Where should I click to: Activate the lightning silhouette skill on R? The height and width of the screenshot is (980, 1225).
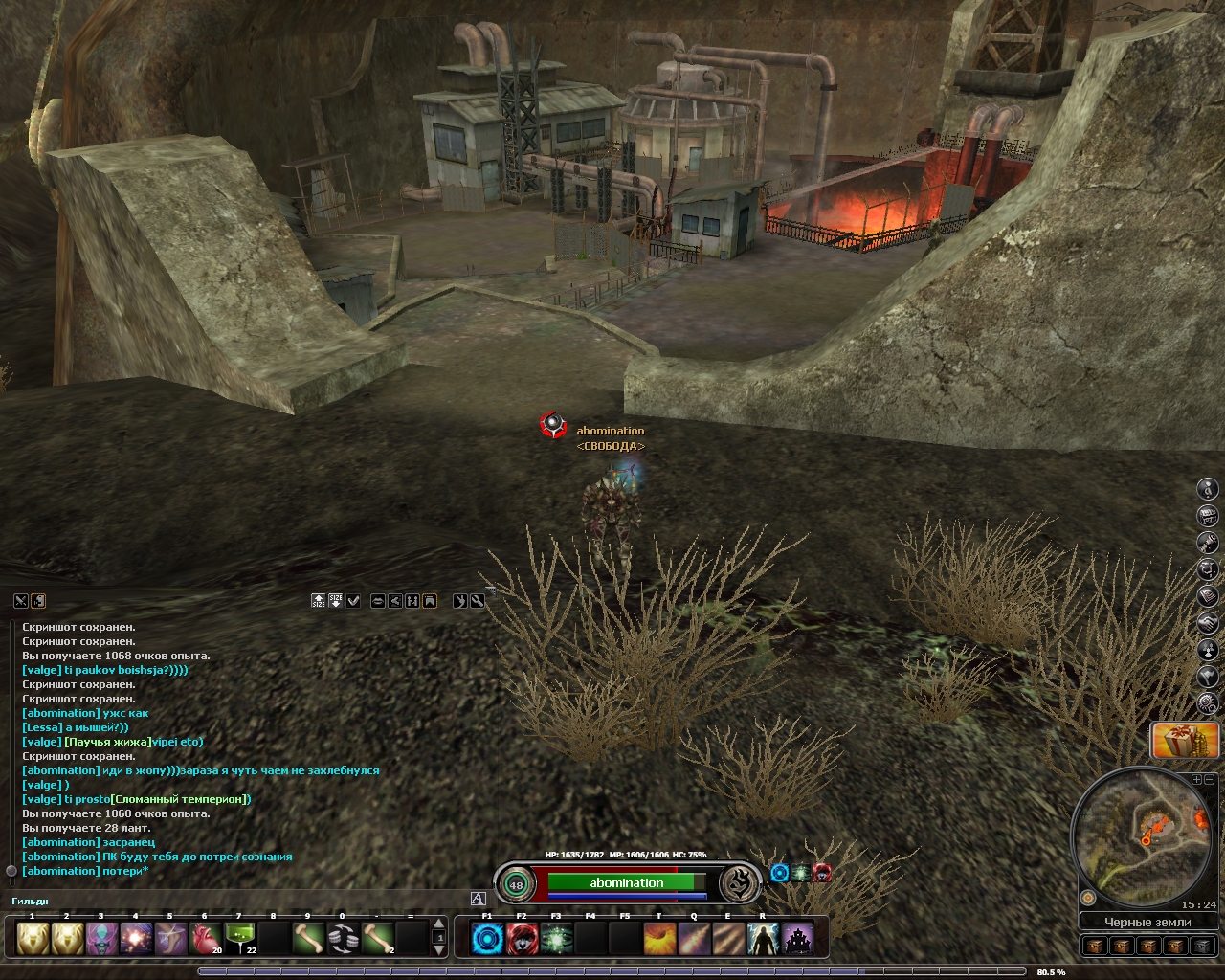pyautogui.click(x=763, y=939)
